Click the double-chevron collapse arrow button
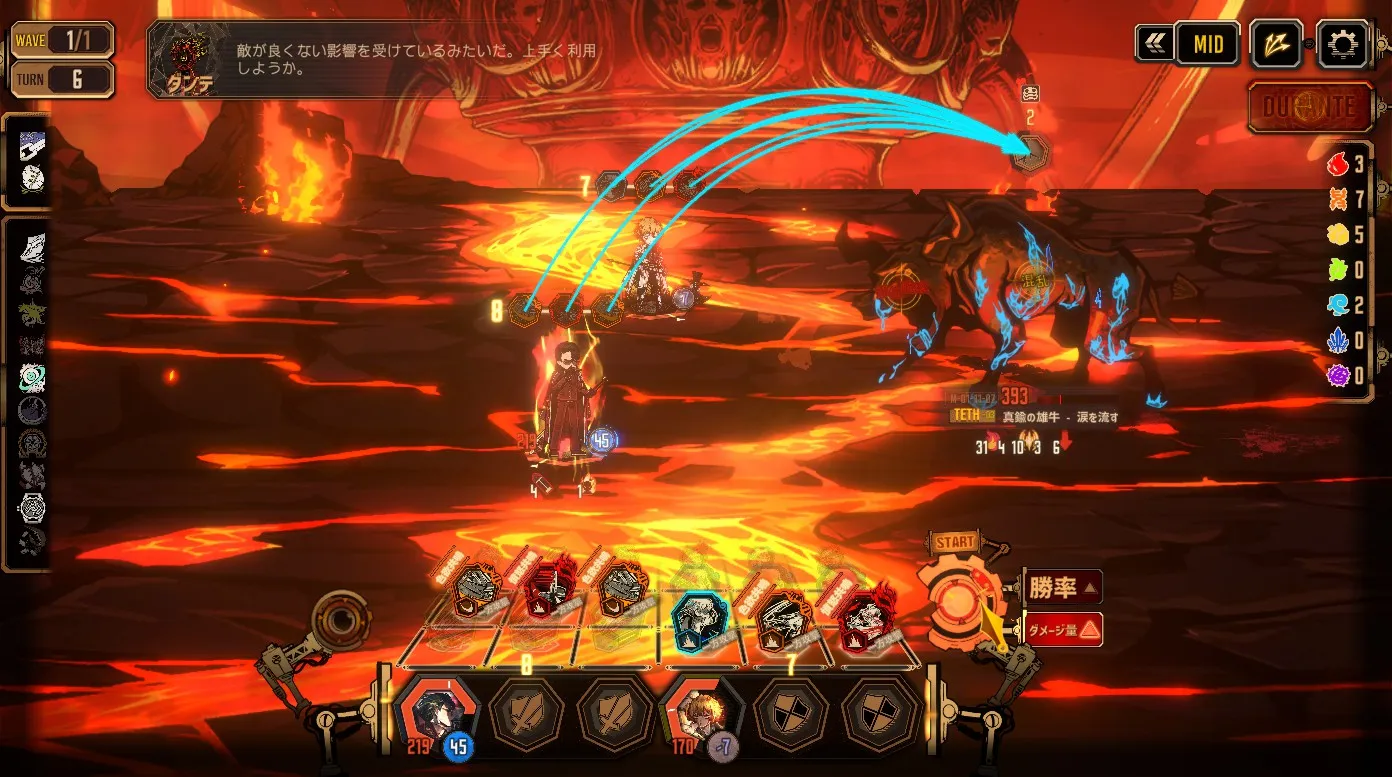 point(1154,45)
